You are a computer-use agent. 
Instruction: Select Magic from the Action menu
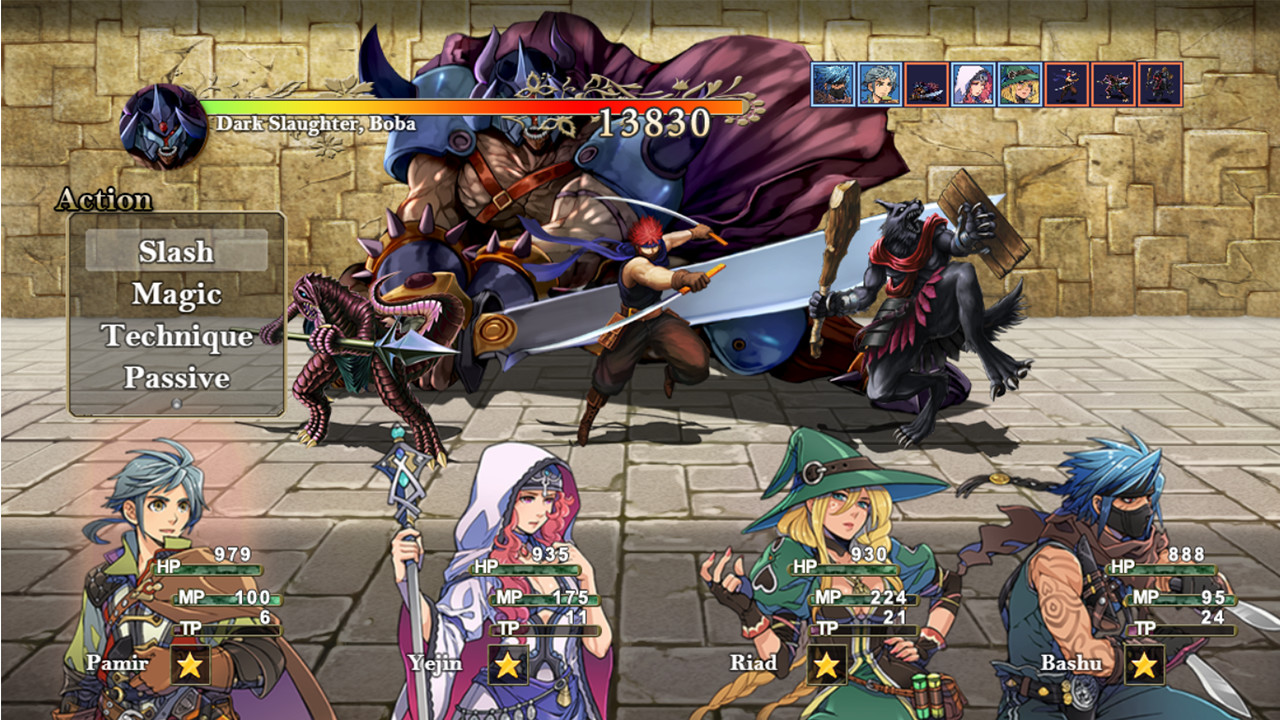176,294
